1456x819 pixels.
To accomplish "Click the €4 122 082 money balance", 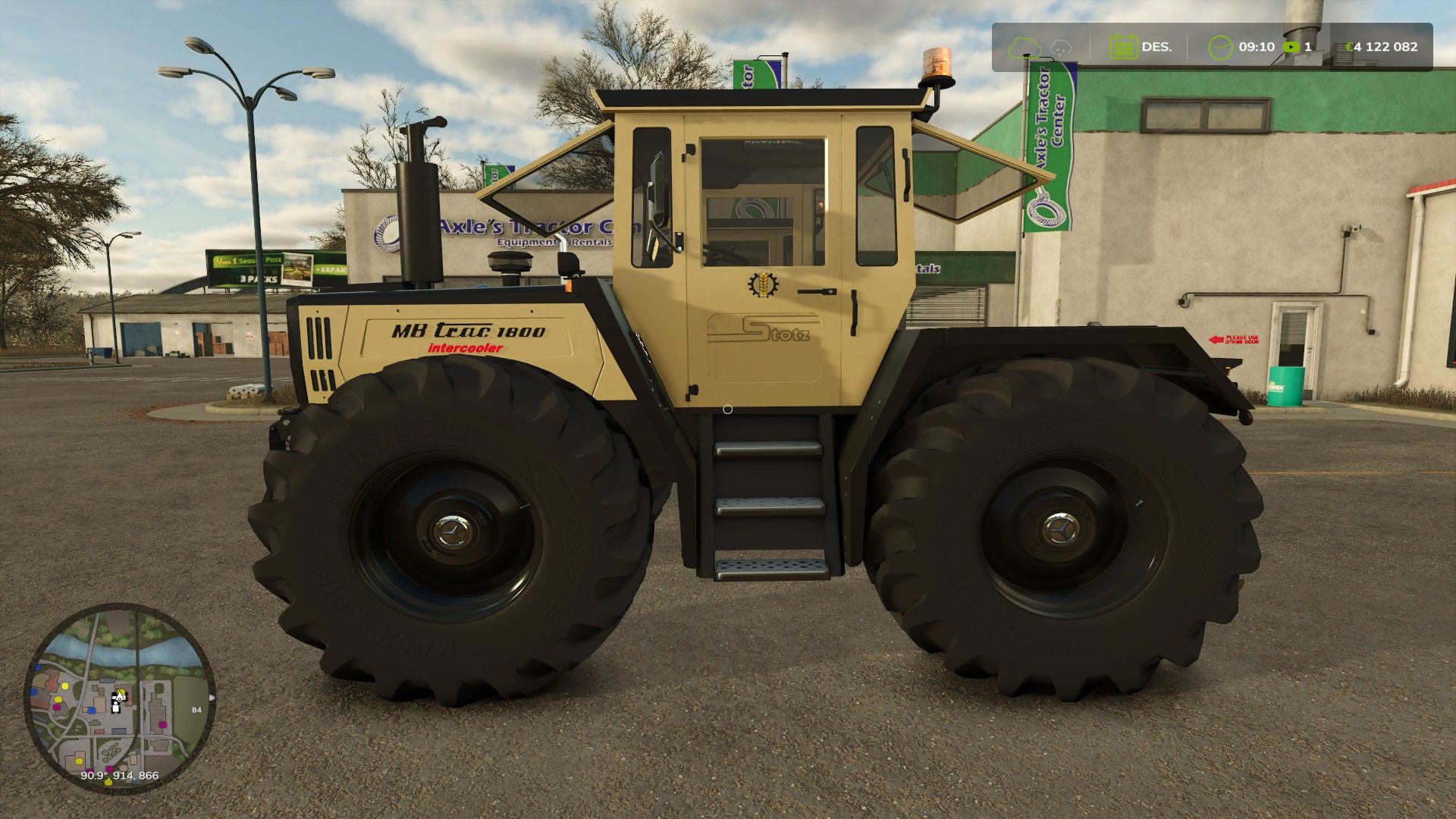I will pyautogui.click(x=1382, y=47).
